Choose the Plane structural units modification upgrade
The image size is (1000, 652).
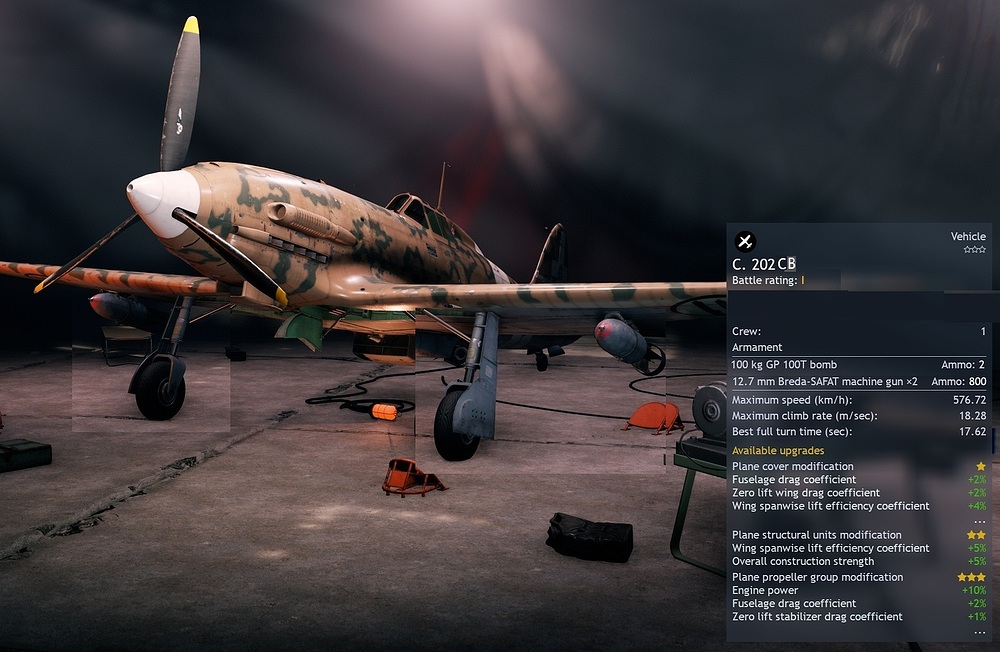pyautogui.click(x=816, y=535)
